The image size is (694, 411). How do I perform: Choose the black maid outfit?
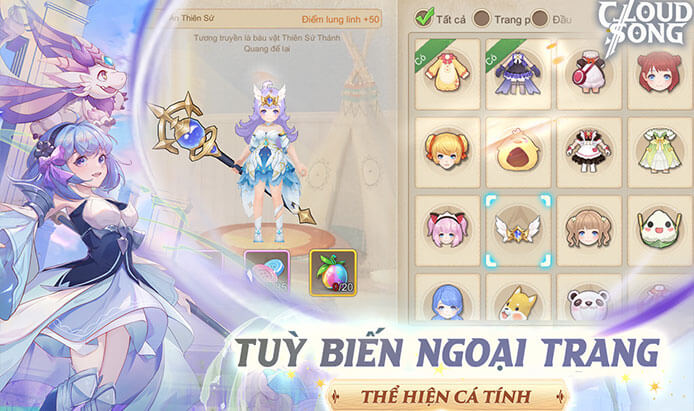click(589, 150)
